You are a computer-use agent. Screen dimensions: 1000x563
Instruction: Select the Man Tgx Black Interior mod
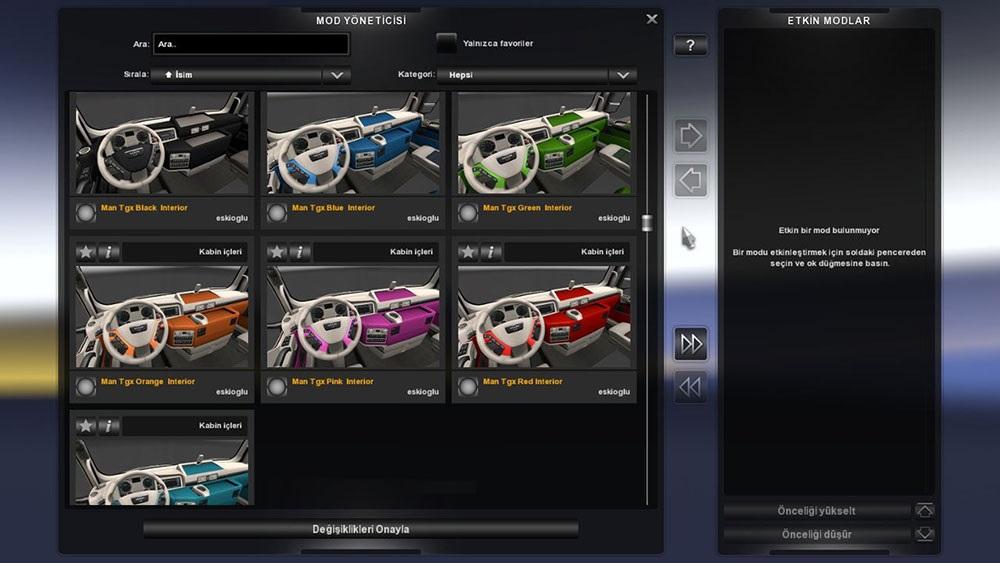pos(161,145)
